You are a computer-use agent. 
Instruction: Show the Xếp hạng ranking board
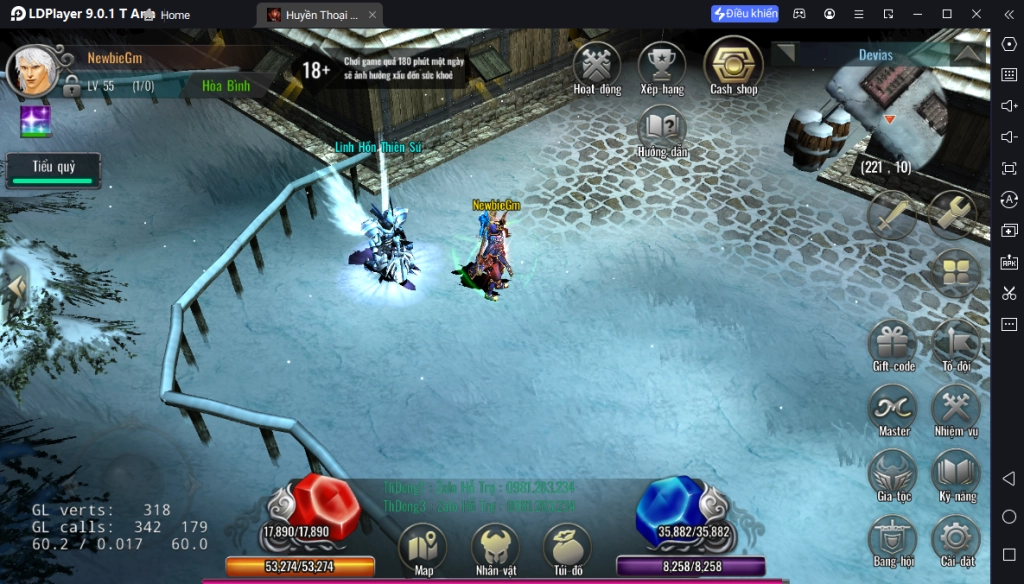(662, 65)
